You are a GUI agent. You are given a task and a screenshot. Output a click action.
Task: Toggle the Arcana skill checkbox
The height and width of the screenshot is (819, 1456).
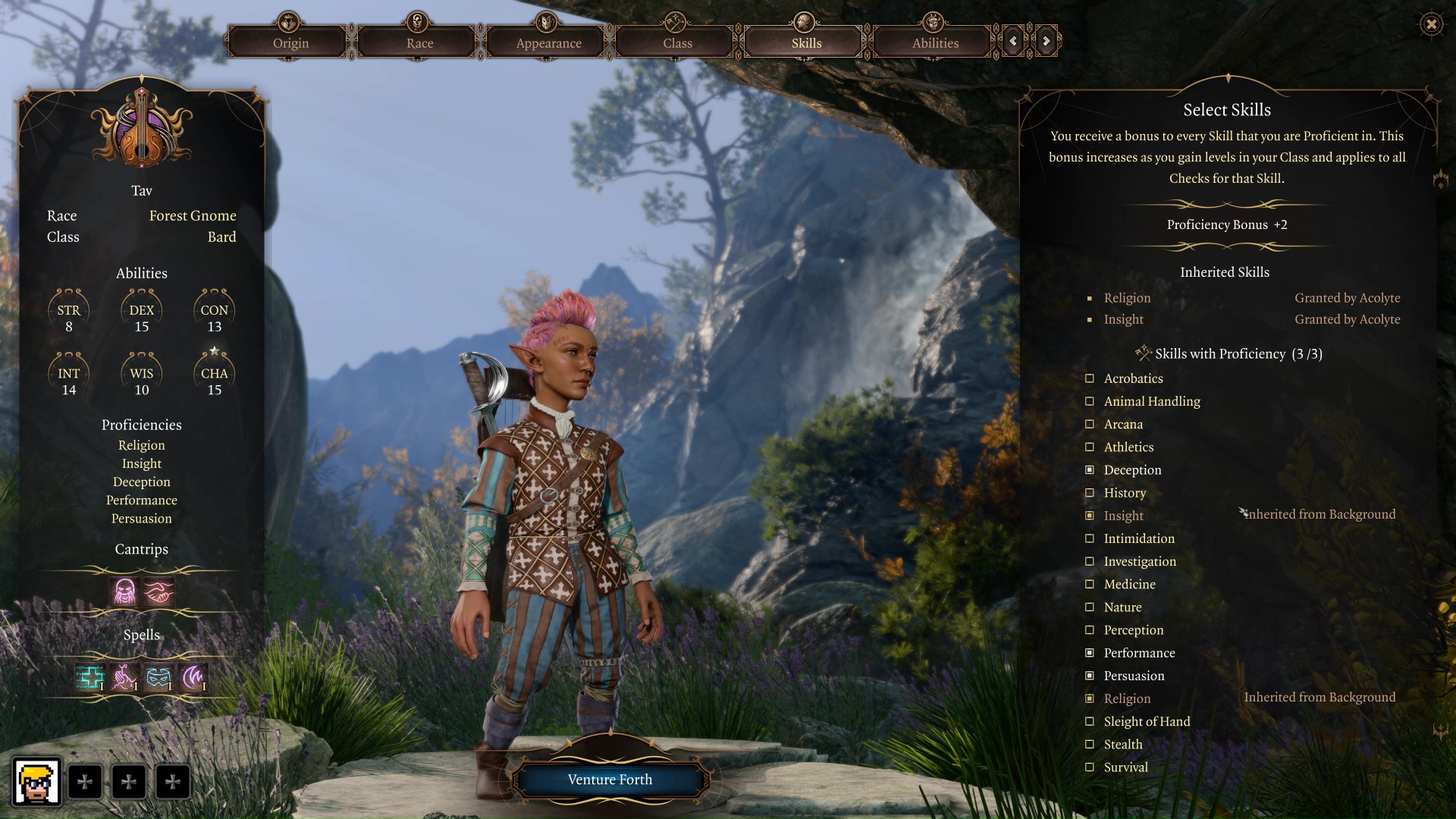[x=1090, y=424]
